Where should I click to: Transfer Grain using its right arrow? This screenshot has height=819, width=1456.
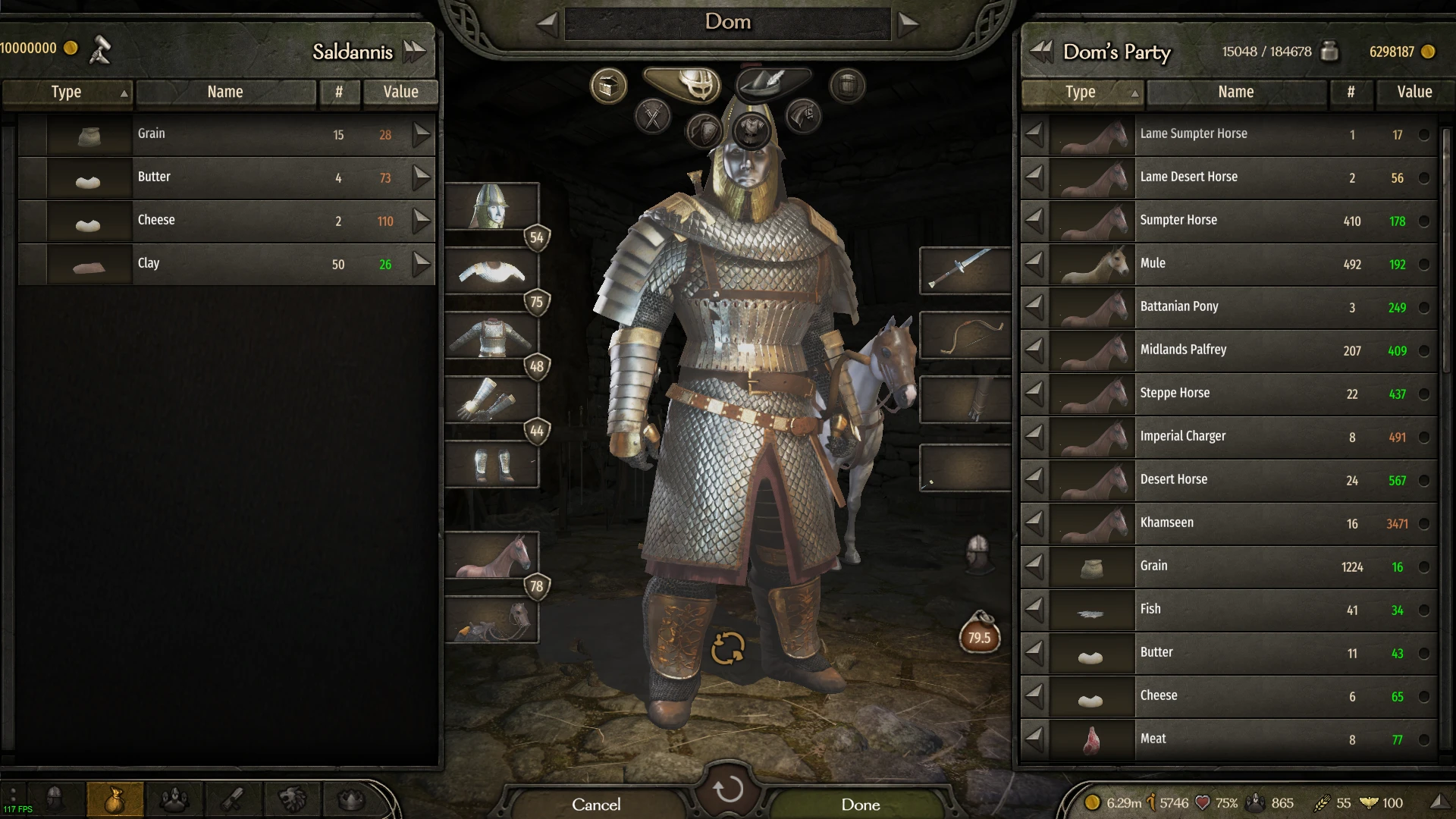[x=422, y=135]
